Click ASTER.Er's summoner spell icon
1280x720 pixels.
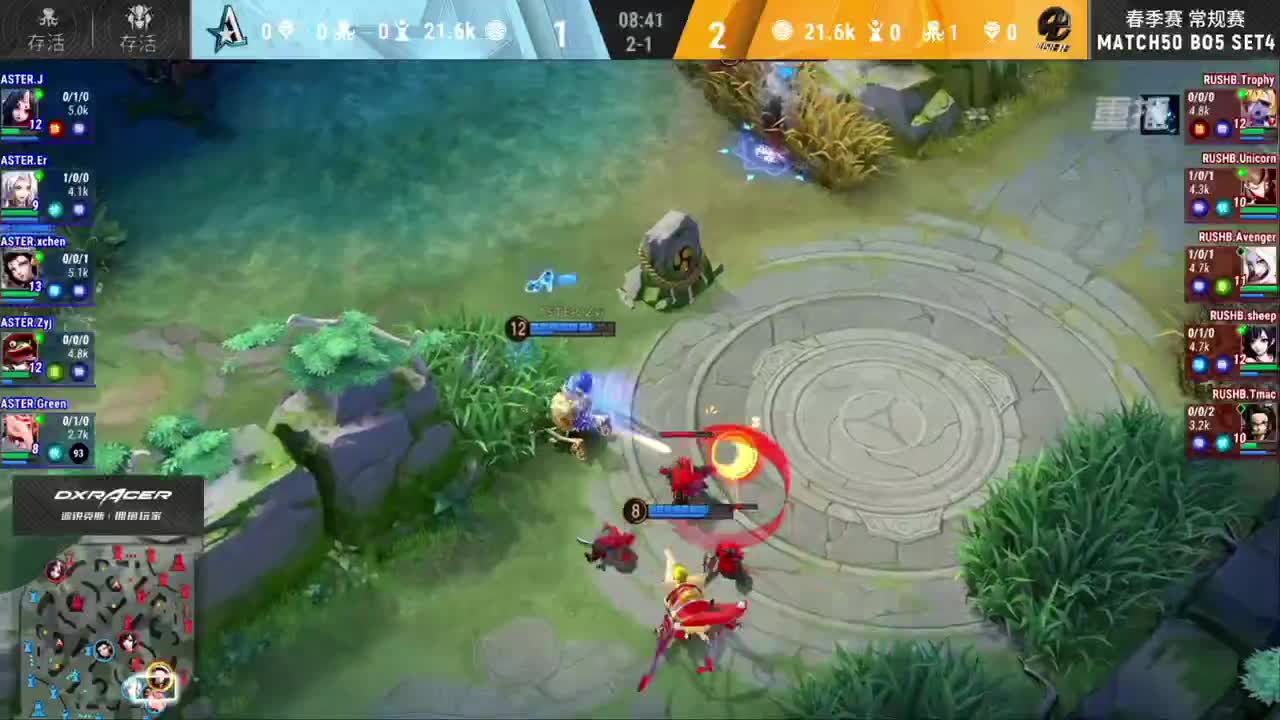click(x=55, y=210)
